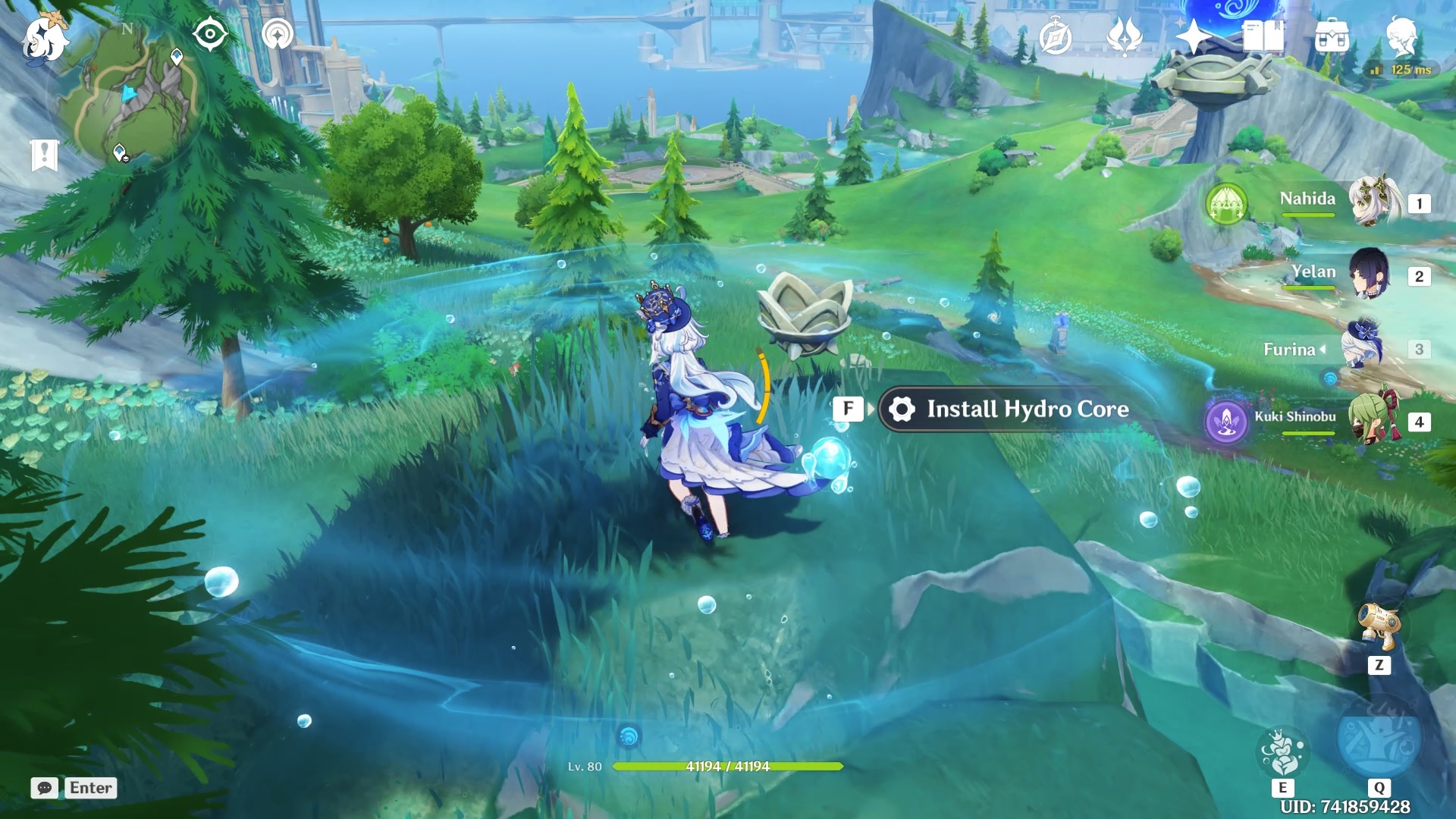Open the inventory backpack icon
The image size is (1456, 819).
pyautogui.click(x=1332, y=36)
